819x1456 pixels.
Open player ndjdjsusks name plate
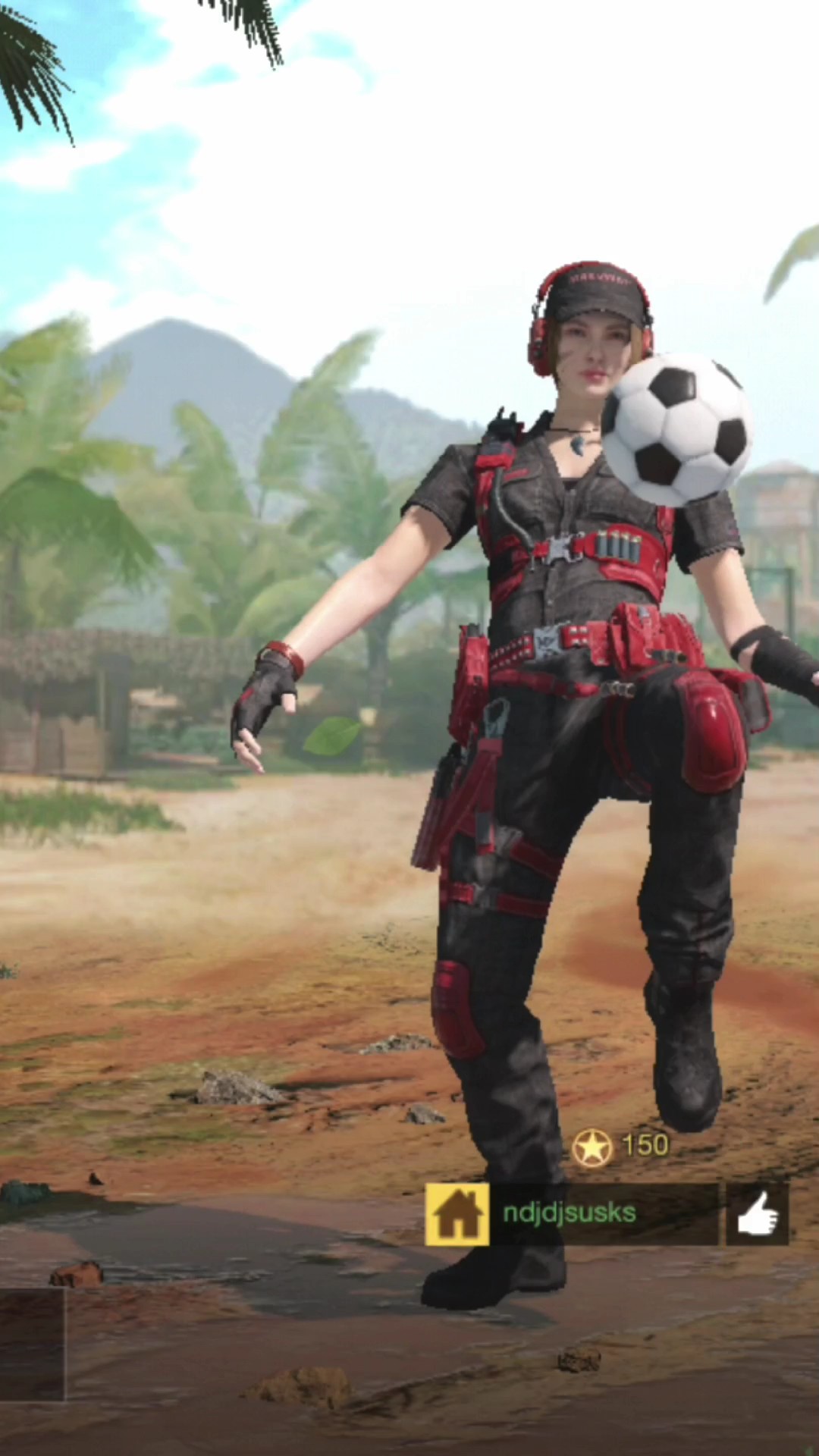click(603, 1214)
